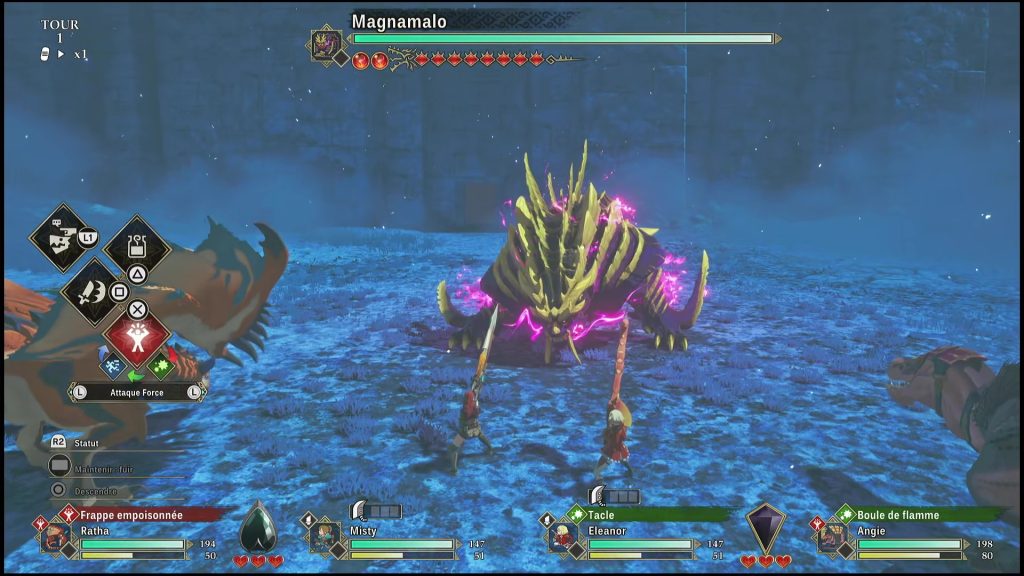Choose the sword skills command diamond
Screen dimensions: 1024x576
point(92,291)
